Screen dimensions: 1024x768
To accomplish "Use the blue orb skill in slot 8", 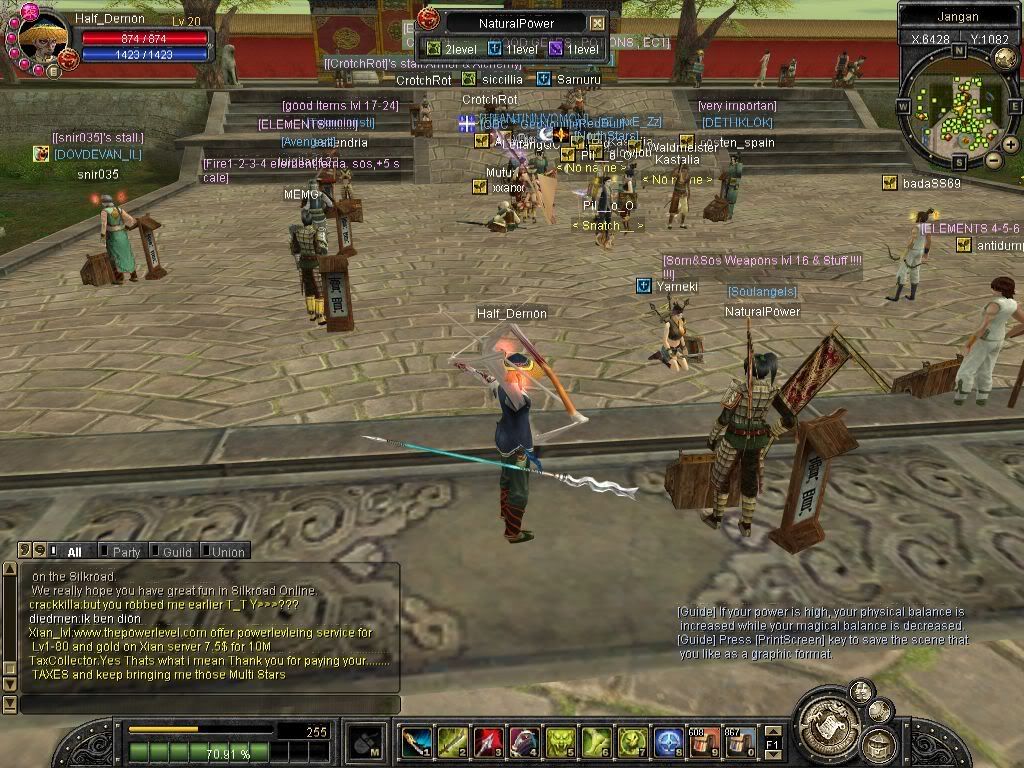I will pyautogui.click(x=668, y=742).
